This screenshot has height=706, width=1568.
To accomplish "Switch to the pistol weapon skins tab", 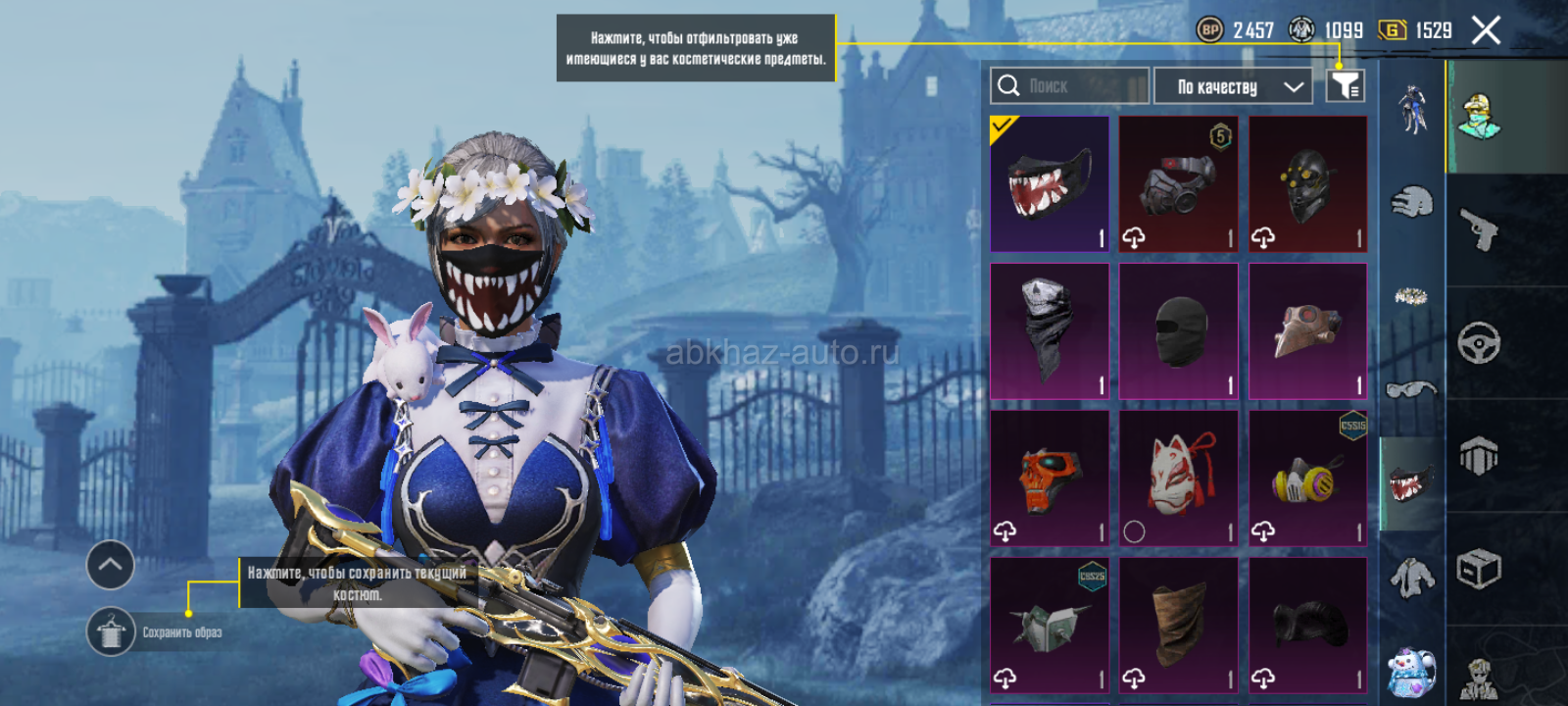I will pos(1480,229).
